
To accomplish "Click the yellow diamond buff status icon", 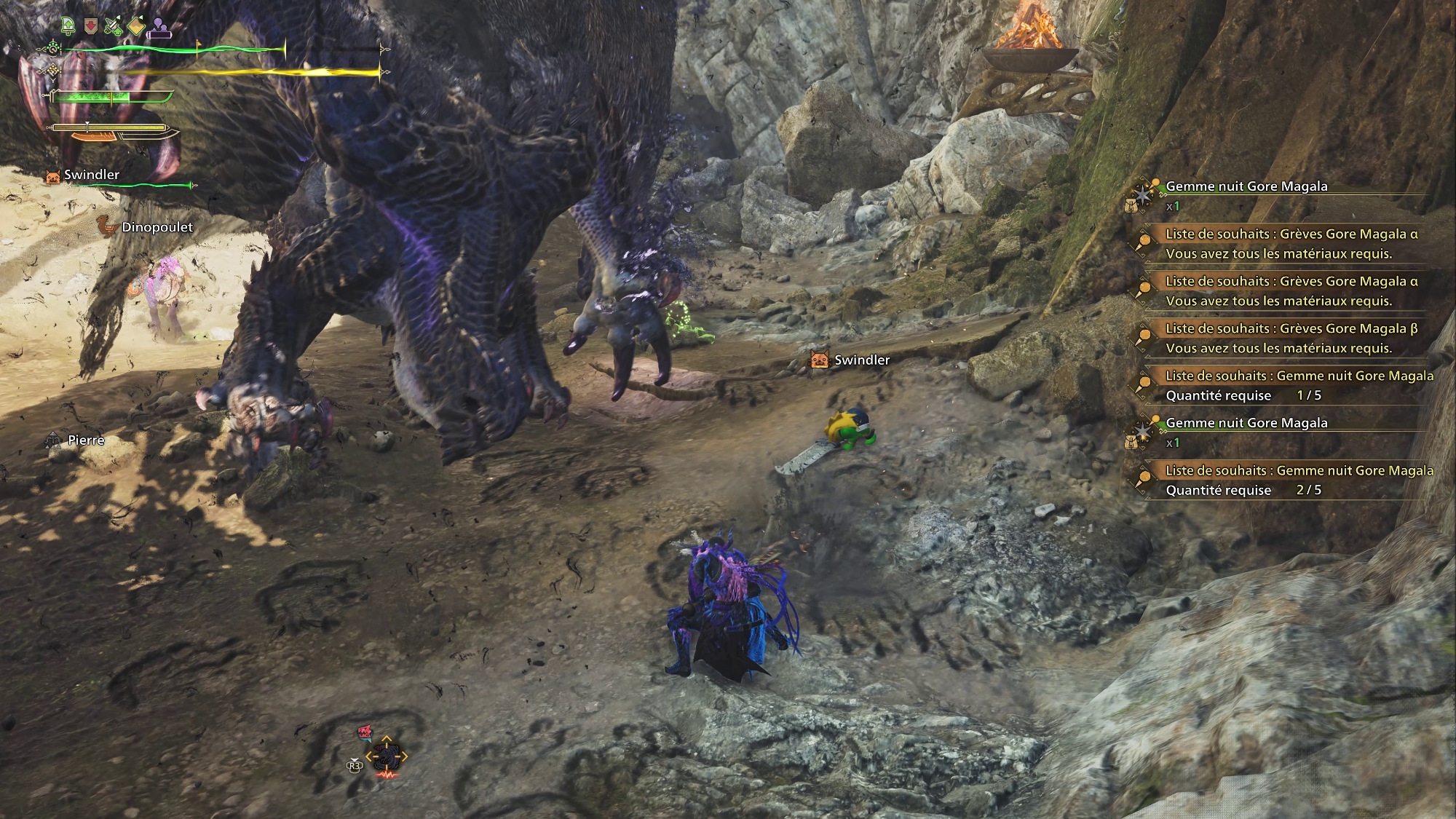I will [137, 27].
